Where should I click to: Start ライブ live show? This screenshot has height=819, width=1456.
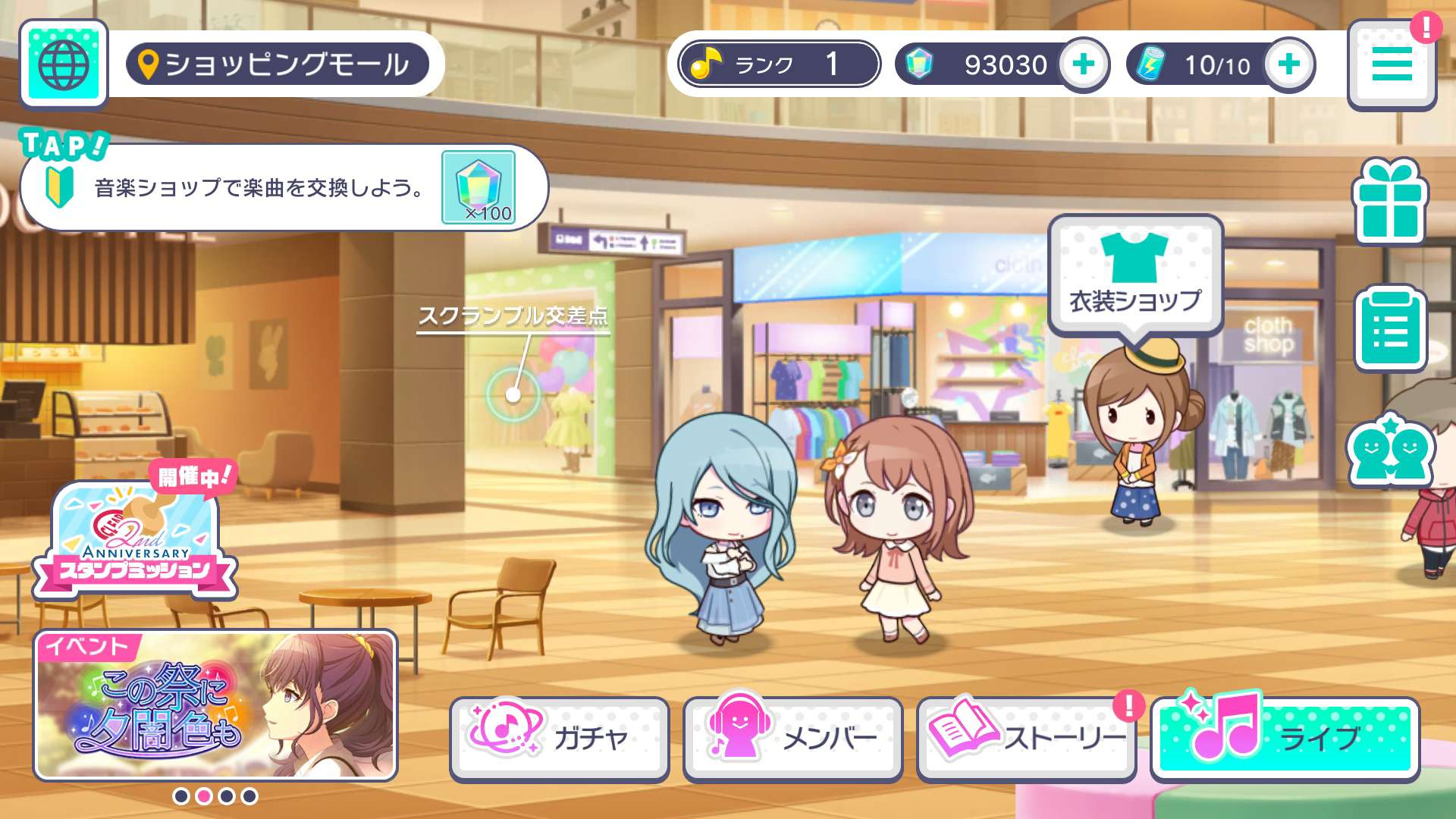1285,738
